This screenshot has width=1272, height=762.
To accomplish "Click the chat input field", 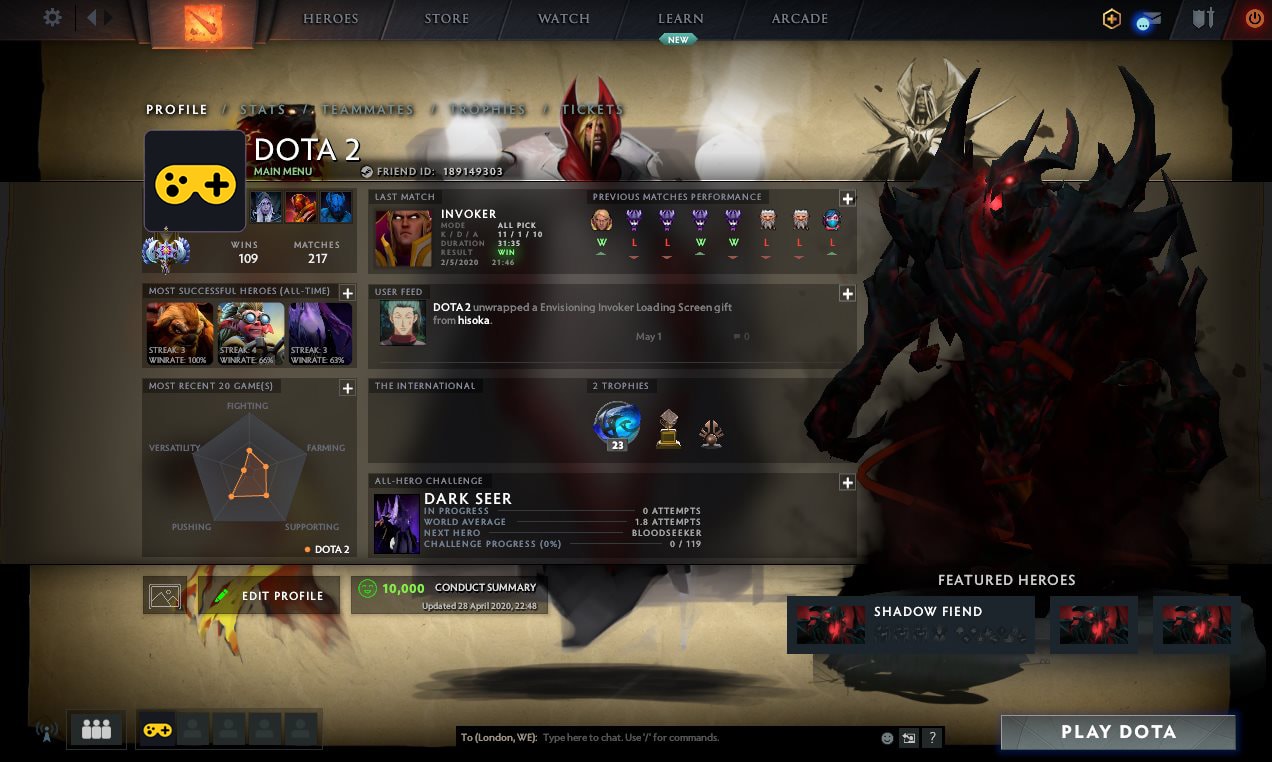I will (700, 738).
